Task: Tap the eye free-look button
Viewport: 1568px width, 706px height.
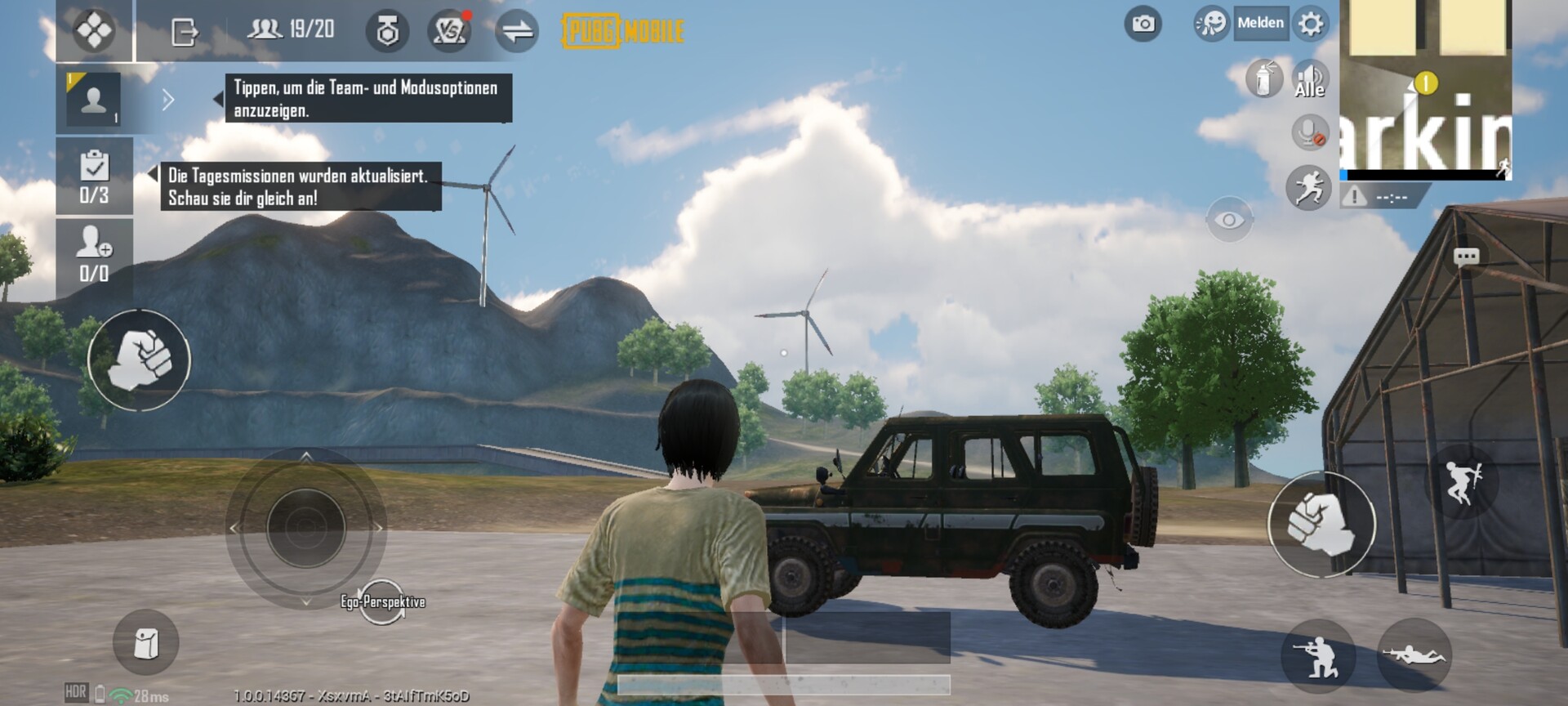Action: pos(1229,220)
